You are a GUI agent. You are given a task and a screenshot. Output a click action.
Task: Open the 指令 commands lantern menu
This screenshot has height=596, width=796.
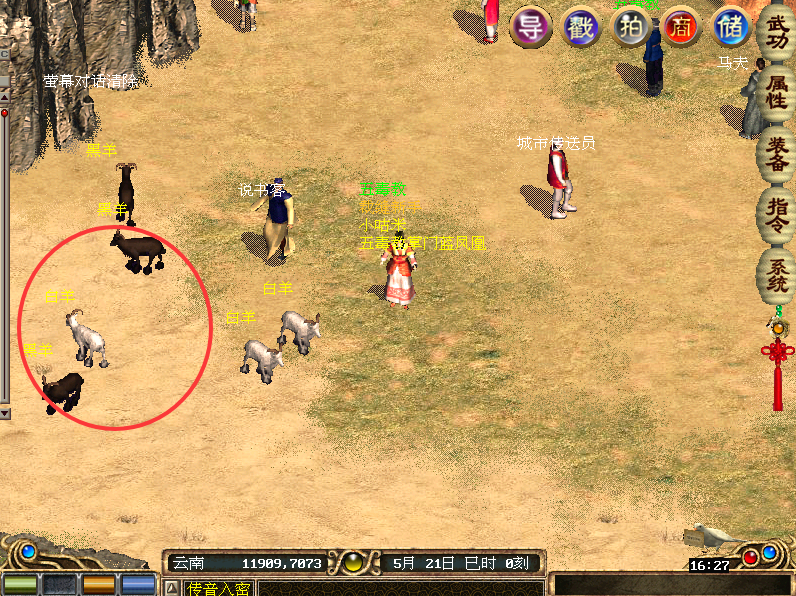tap(777, 214)
